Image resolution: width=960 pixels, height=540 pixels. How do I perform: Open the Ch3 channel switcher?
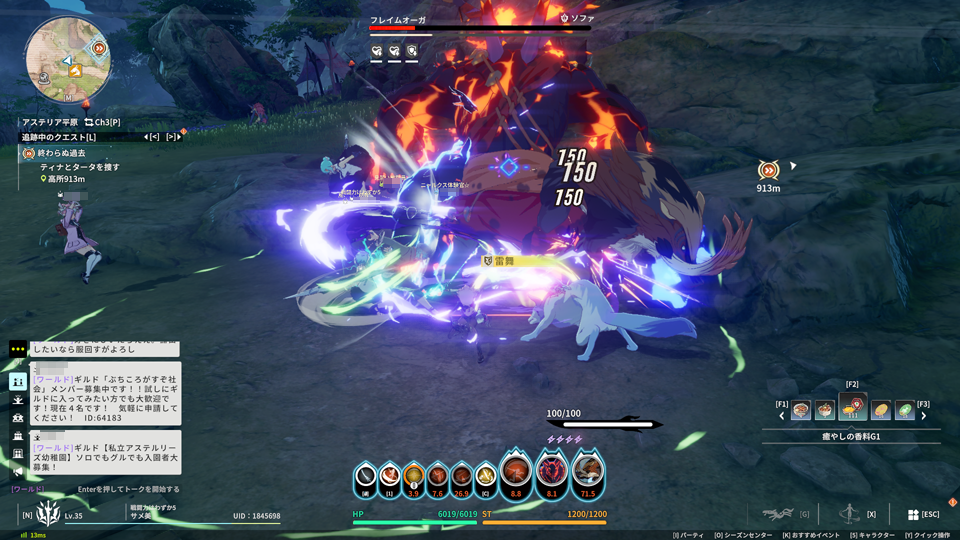pos(103,122)
